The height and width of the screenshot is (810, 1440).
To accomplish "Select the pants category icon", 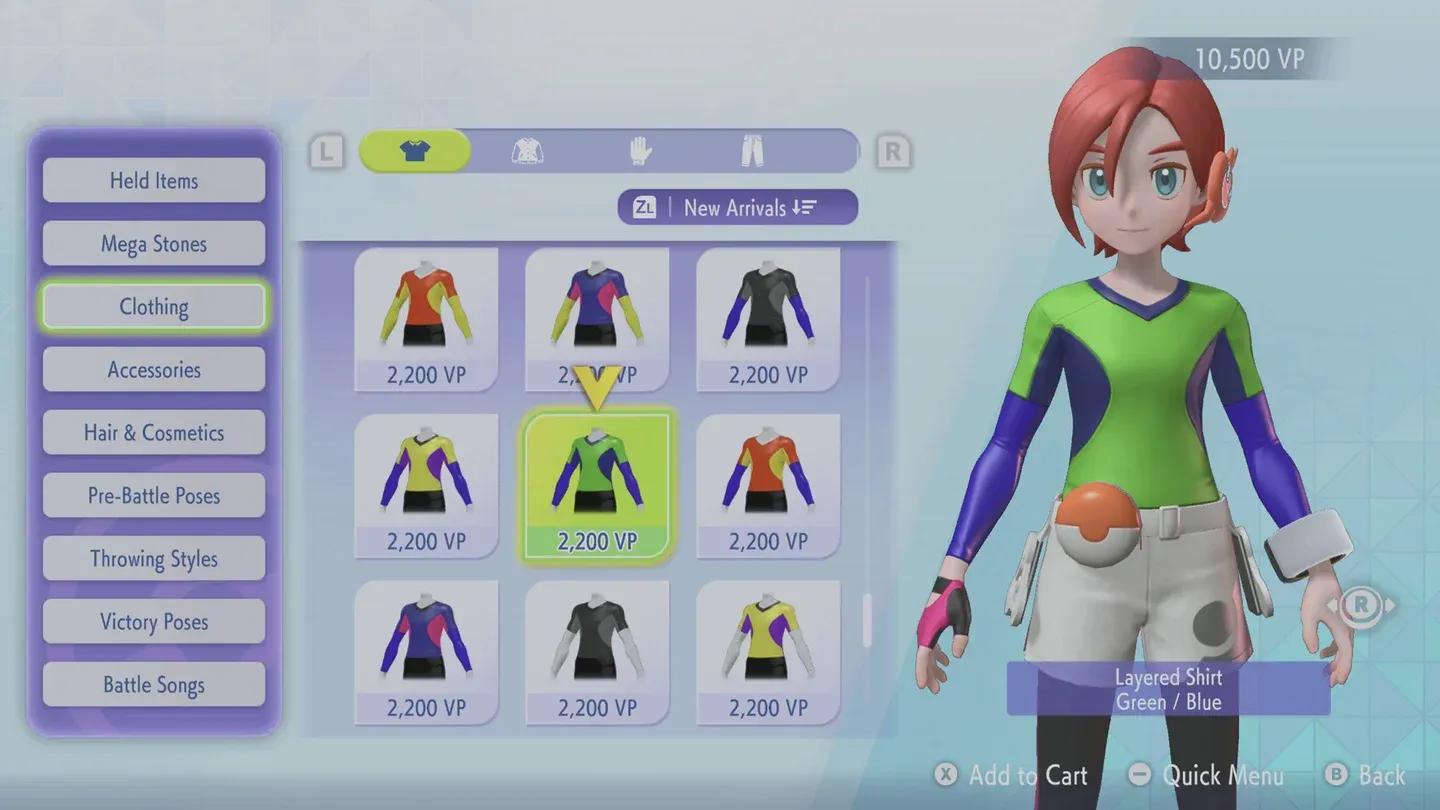I will (751, 150).
